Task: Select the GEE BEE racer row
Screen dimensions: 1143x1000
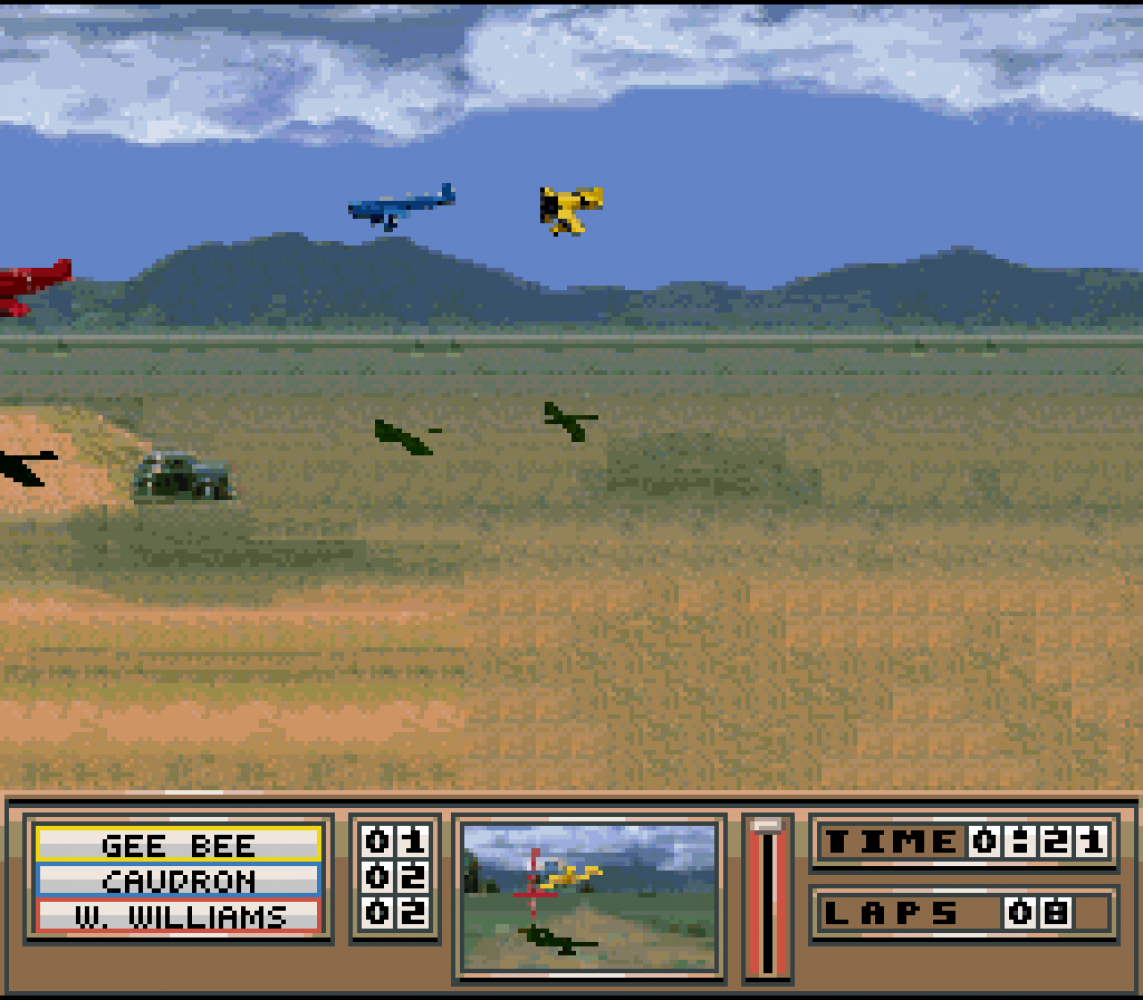Action: [179, 845]
